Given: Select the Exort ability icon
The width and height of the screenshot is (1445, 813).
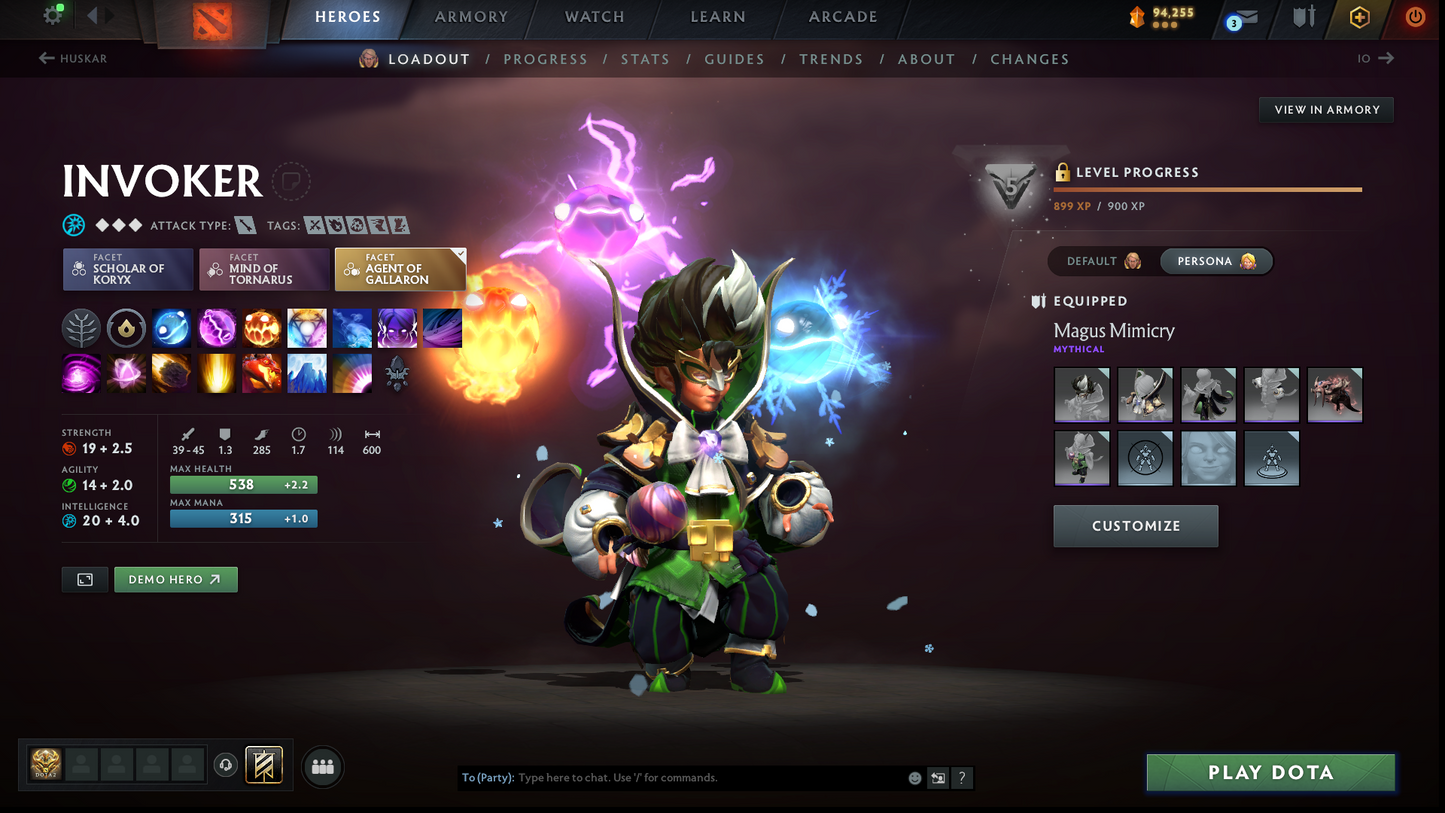Looking at the screenshot, I should coord(261,328).
